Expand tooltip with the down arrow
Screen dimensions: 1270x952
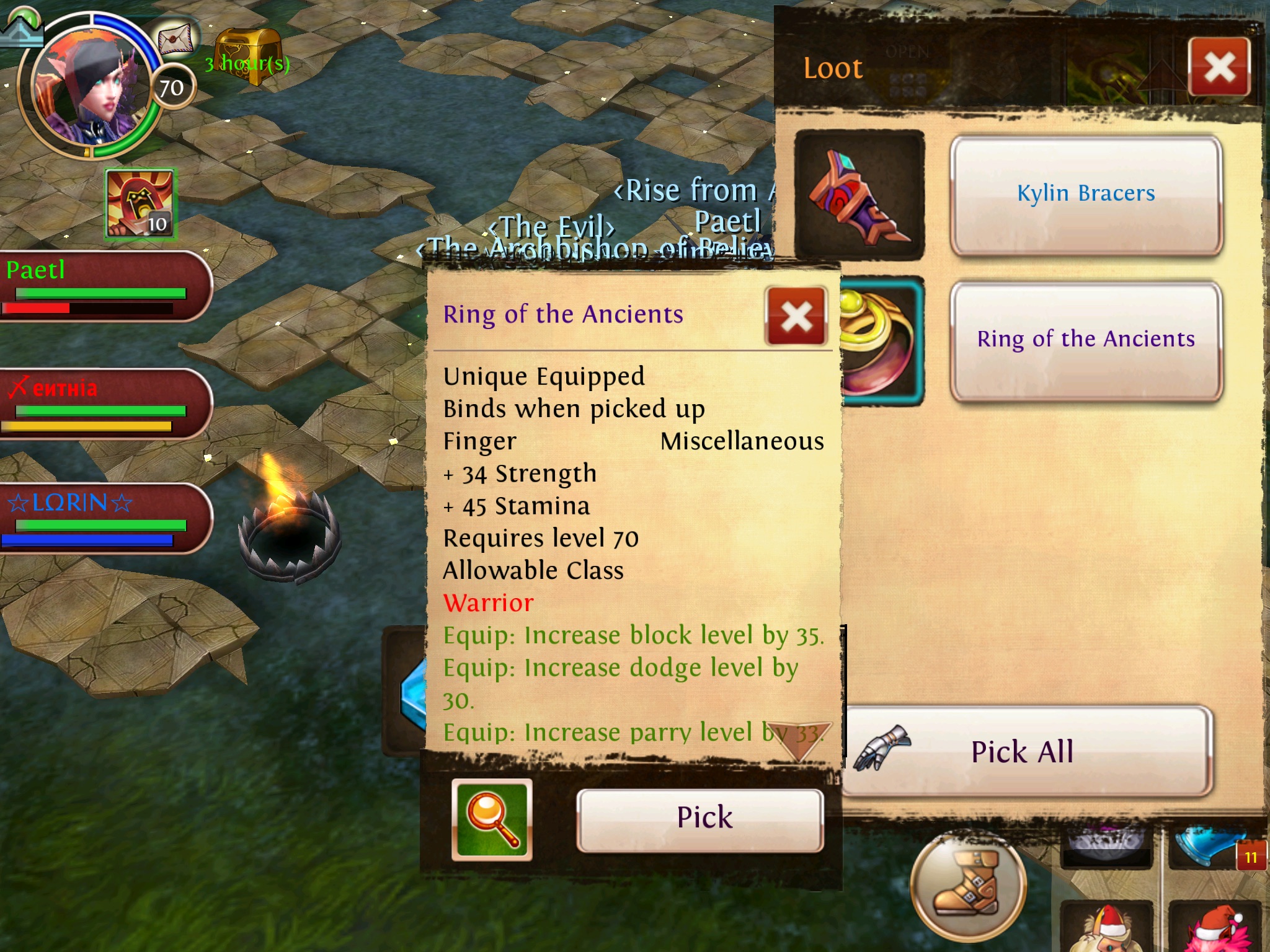(799, 741)
